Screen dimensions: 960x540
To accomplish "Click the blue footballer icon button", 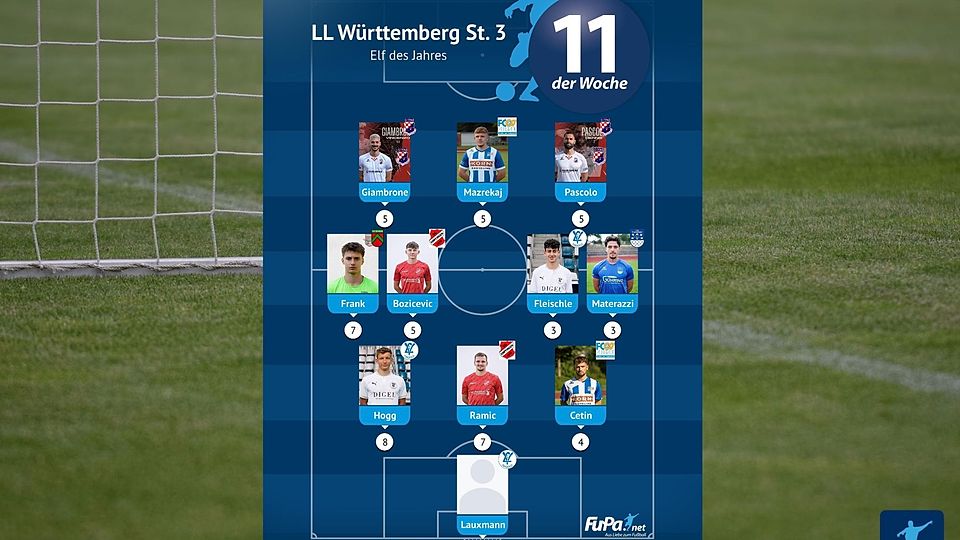I will click(x=911, y=526).
